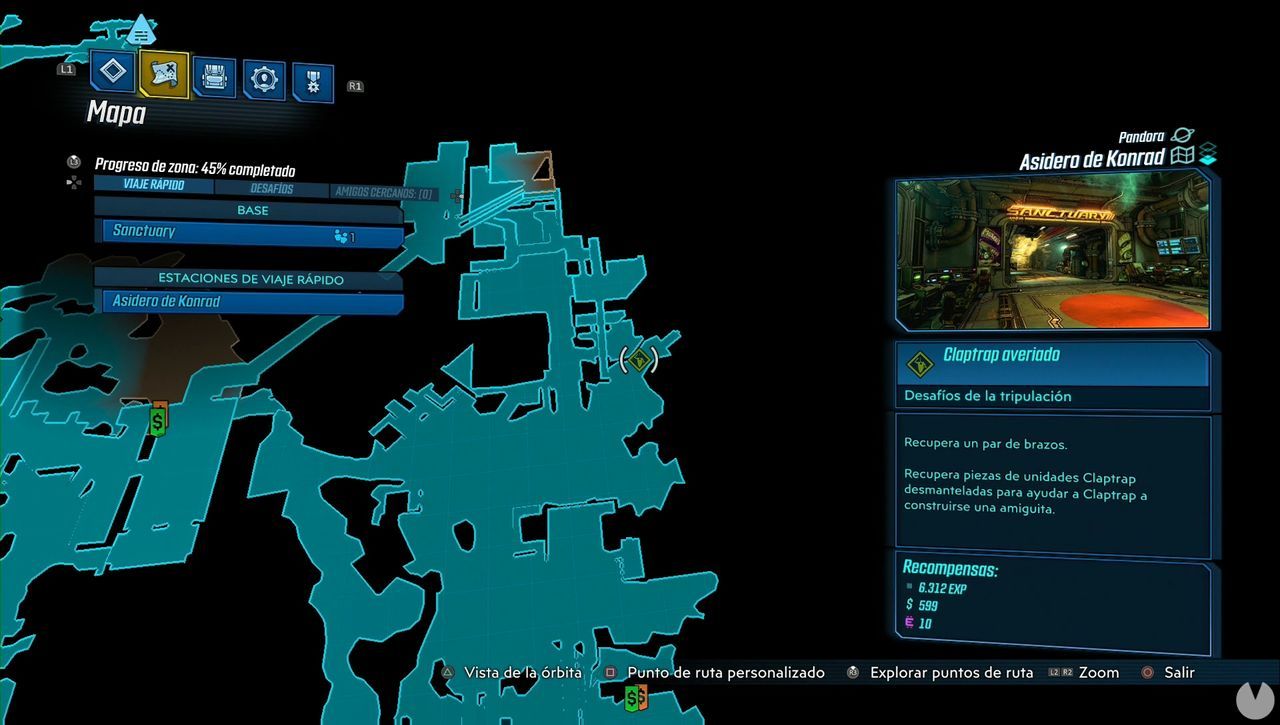
Task: Select the medal achievements icon
Action: 315,77
